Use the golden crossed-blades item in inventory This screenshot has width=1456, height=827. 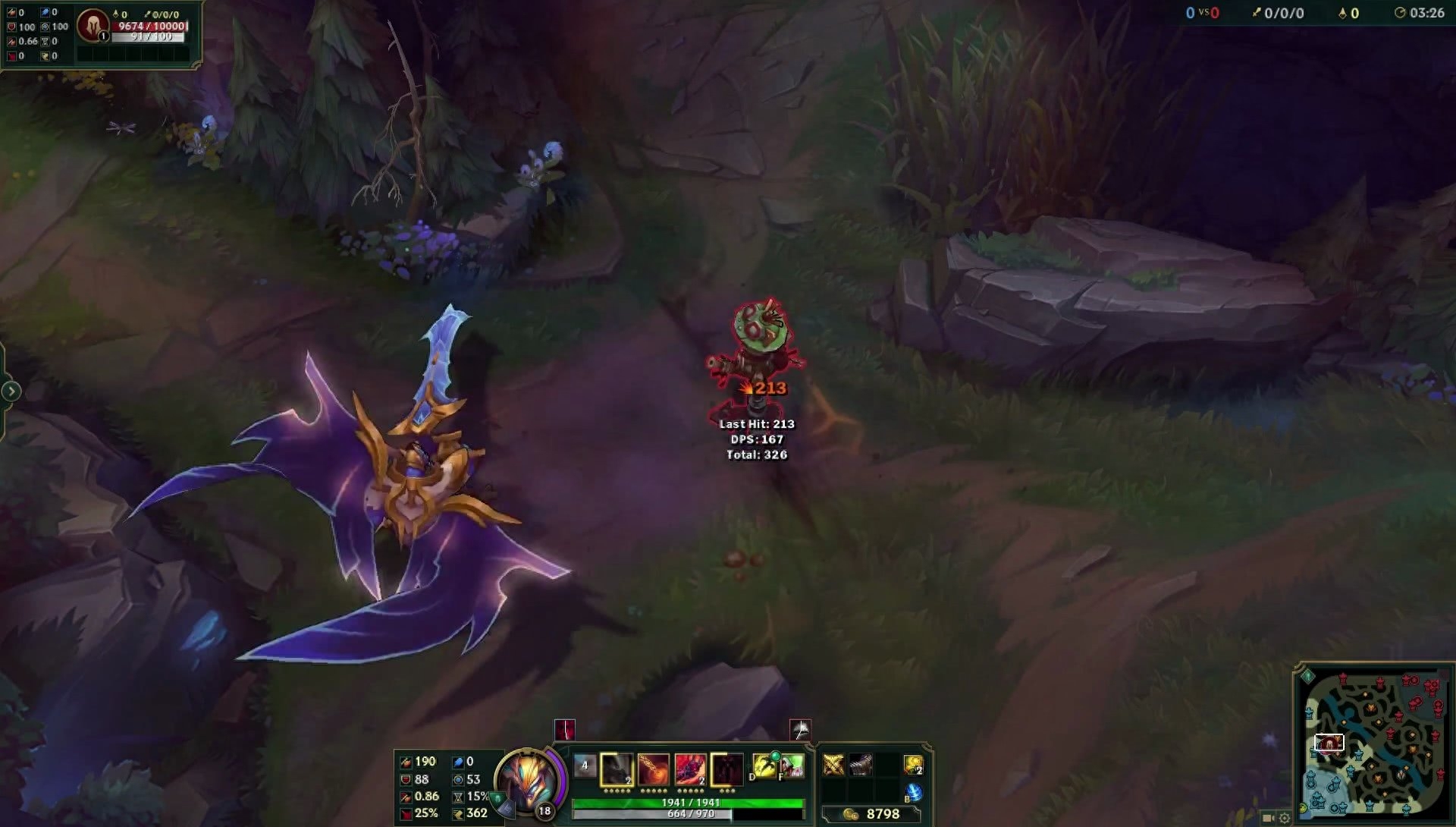[x=833, y=765]
